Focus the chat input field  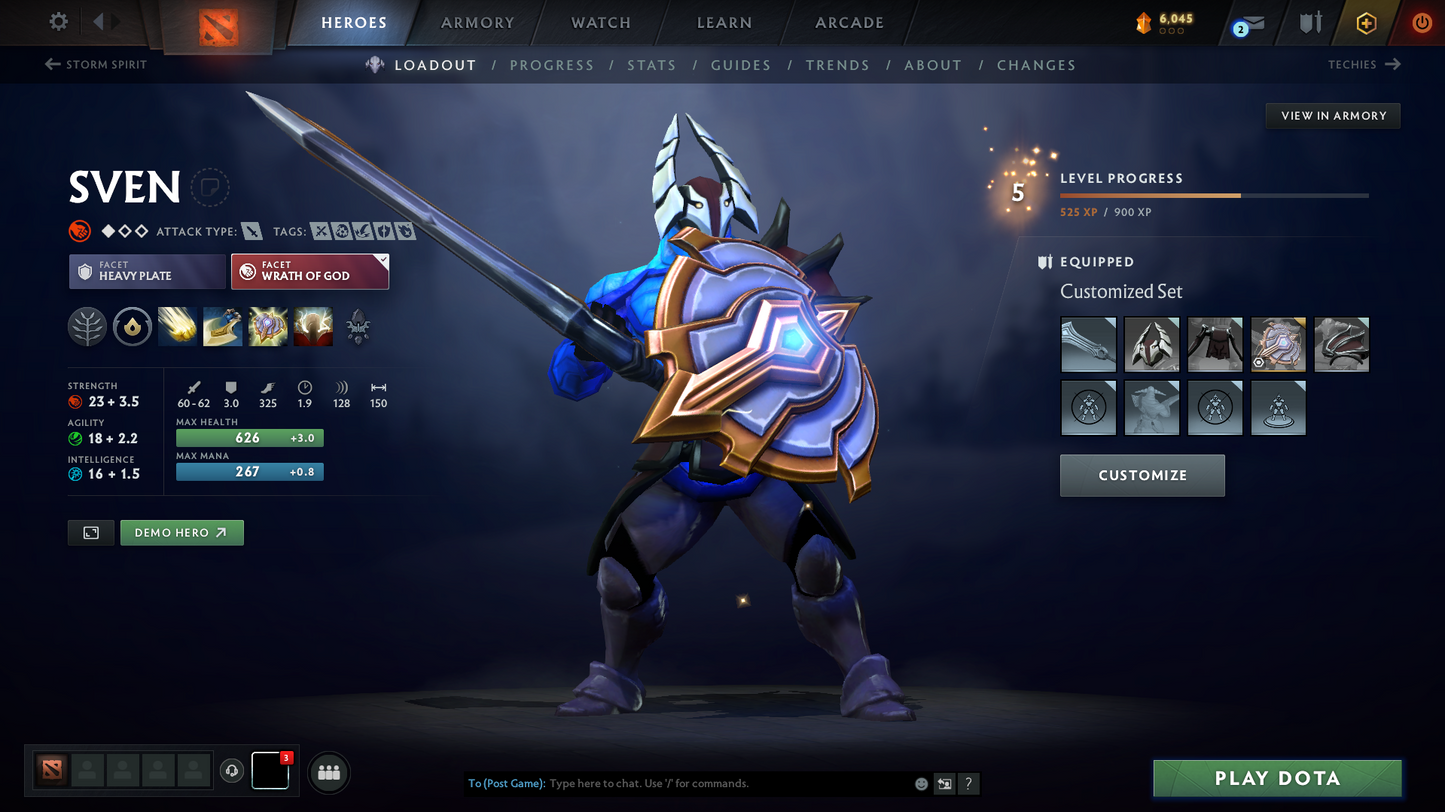(x=725, y=784)
